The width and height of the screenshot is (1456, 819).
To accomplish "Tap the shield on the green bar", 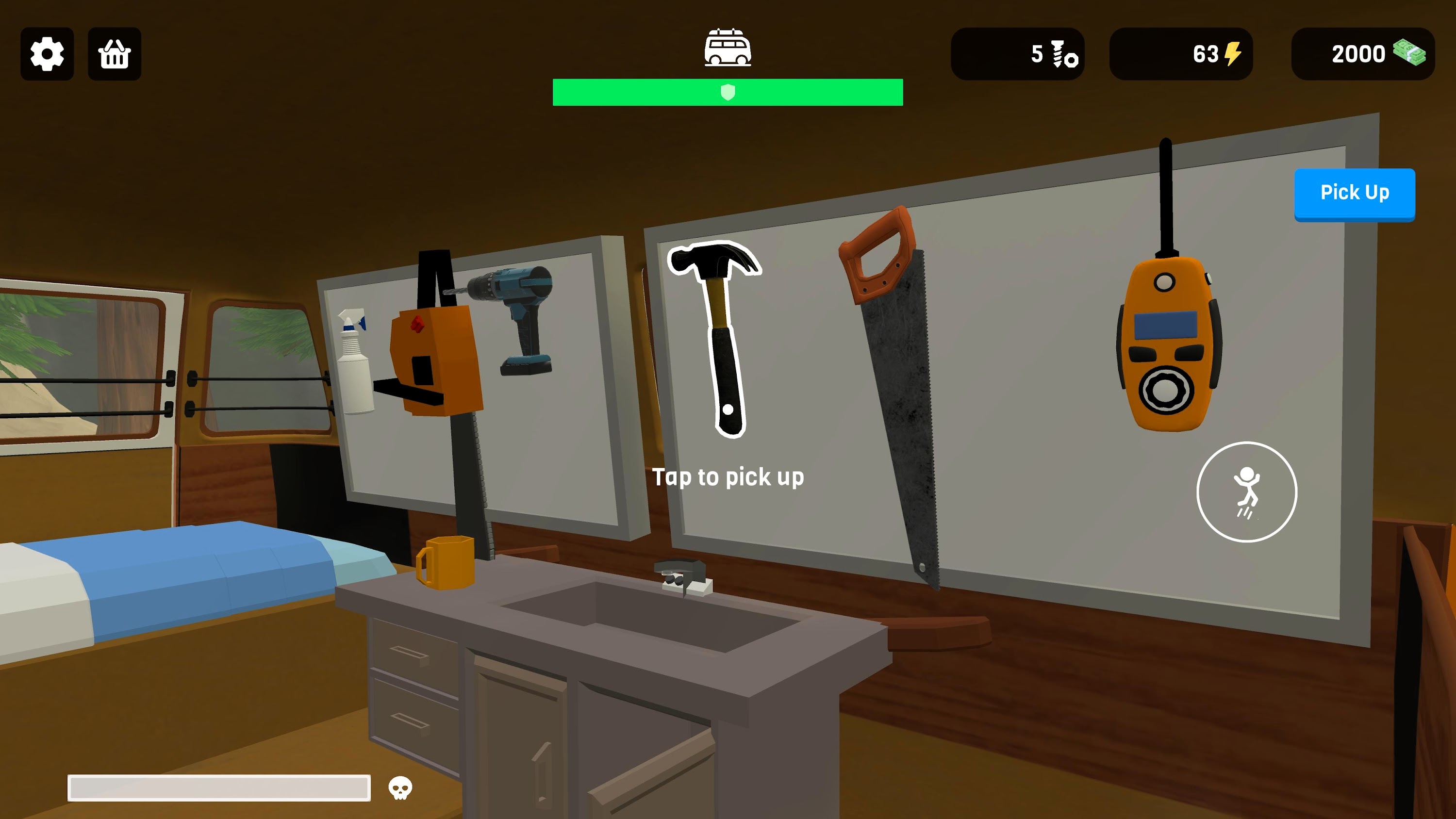I will tap(728, 92).
